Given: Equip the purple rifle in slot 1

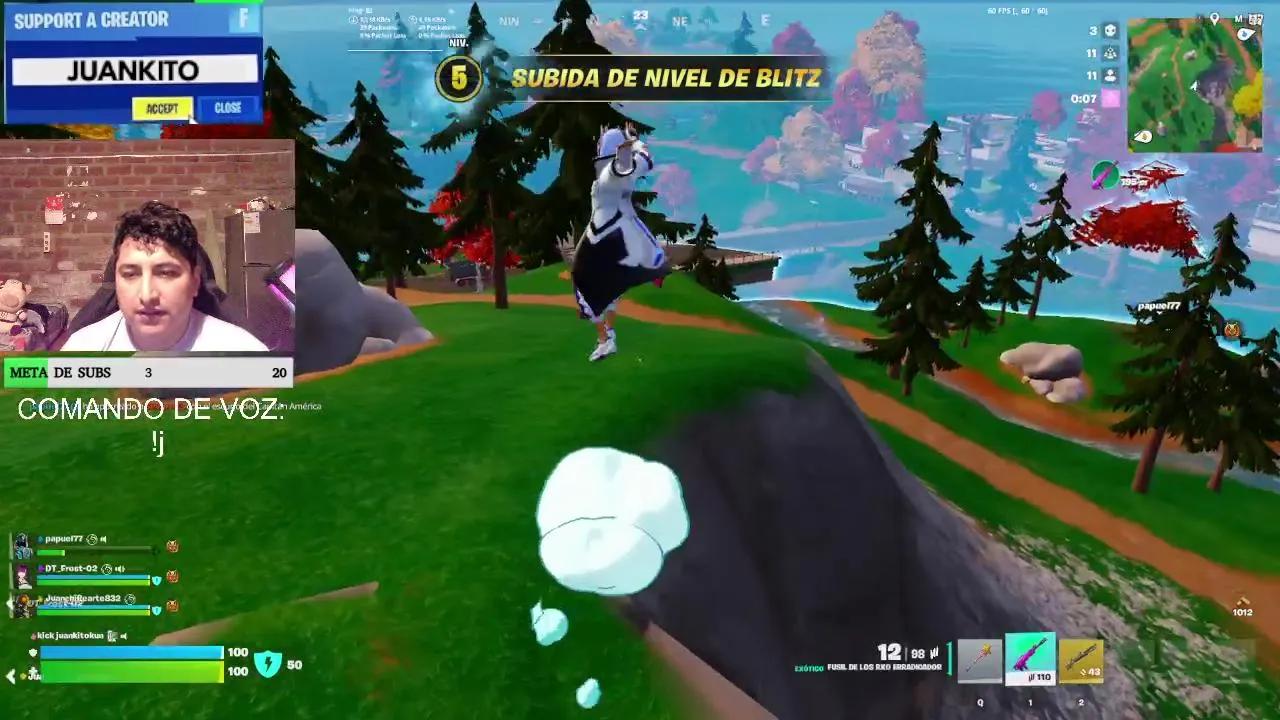Looking at the screenshot, I should [x=1030, y=660].
